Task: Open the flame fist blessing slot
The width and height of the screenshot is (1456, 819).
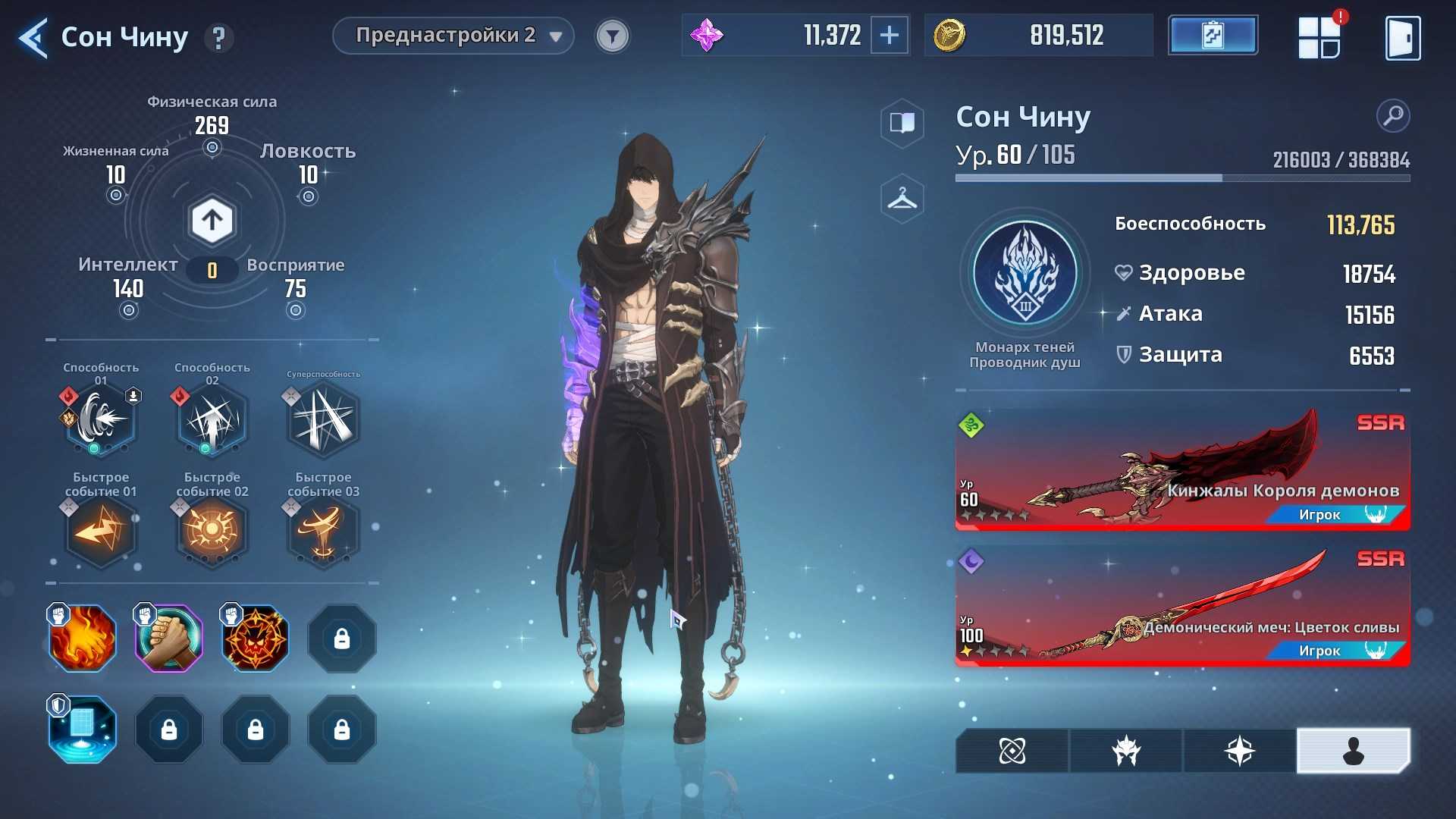Action: pos(83,639)
